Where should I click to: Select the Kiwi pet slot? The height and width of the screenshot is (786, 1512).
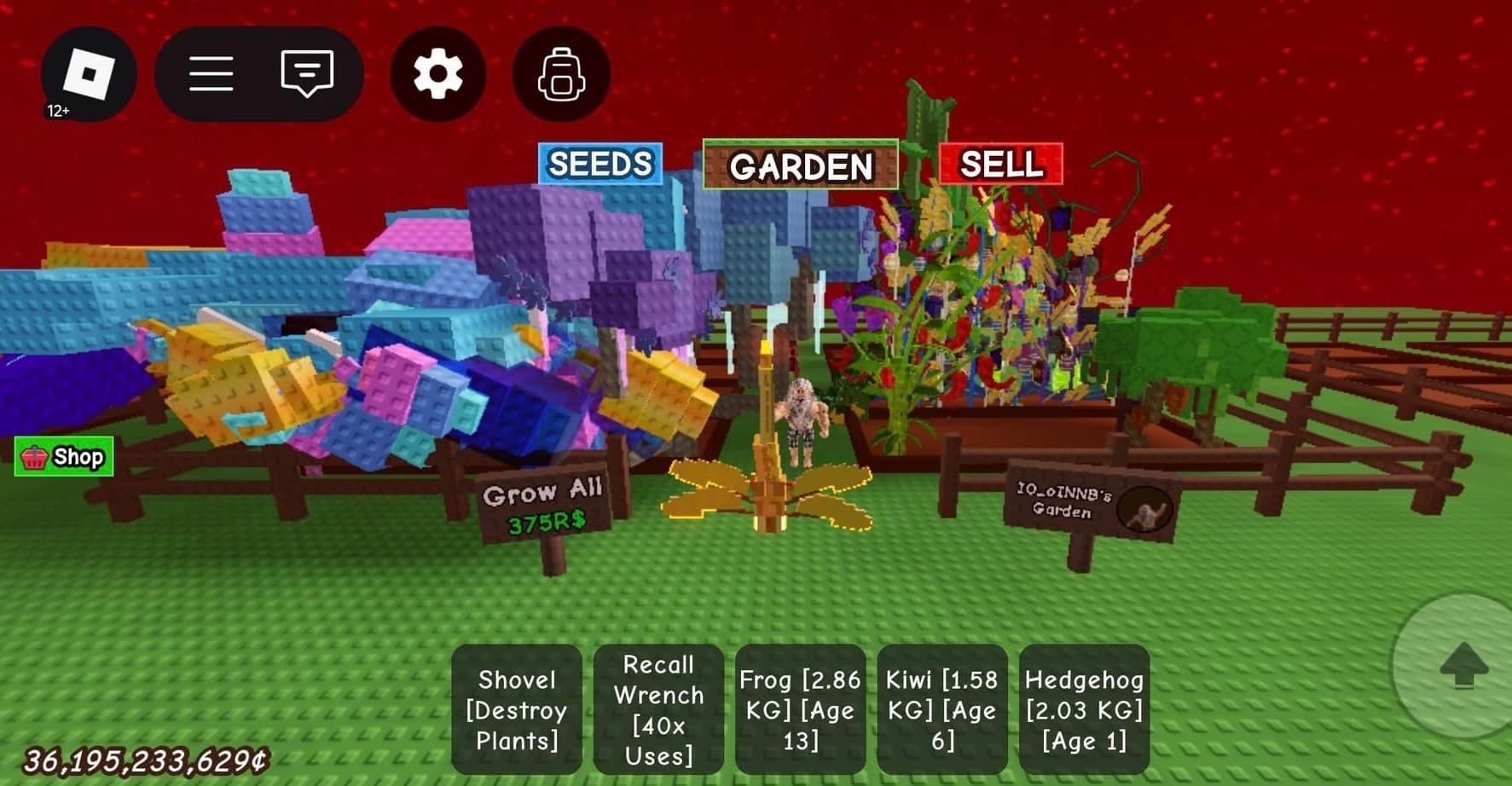tap(941, 709)
